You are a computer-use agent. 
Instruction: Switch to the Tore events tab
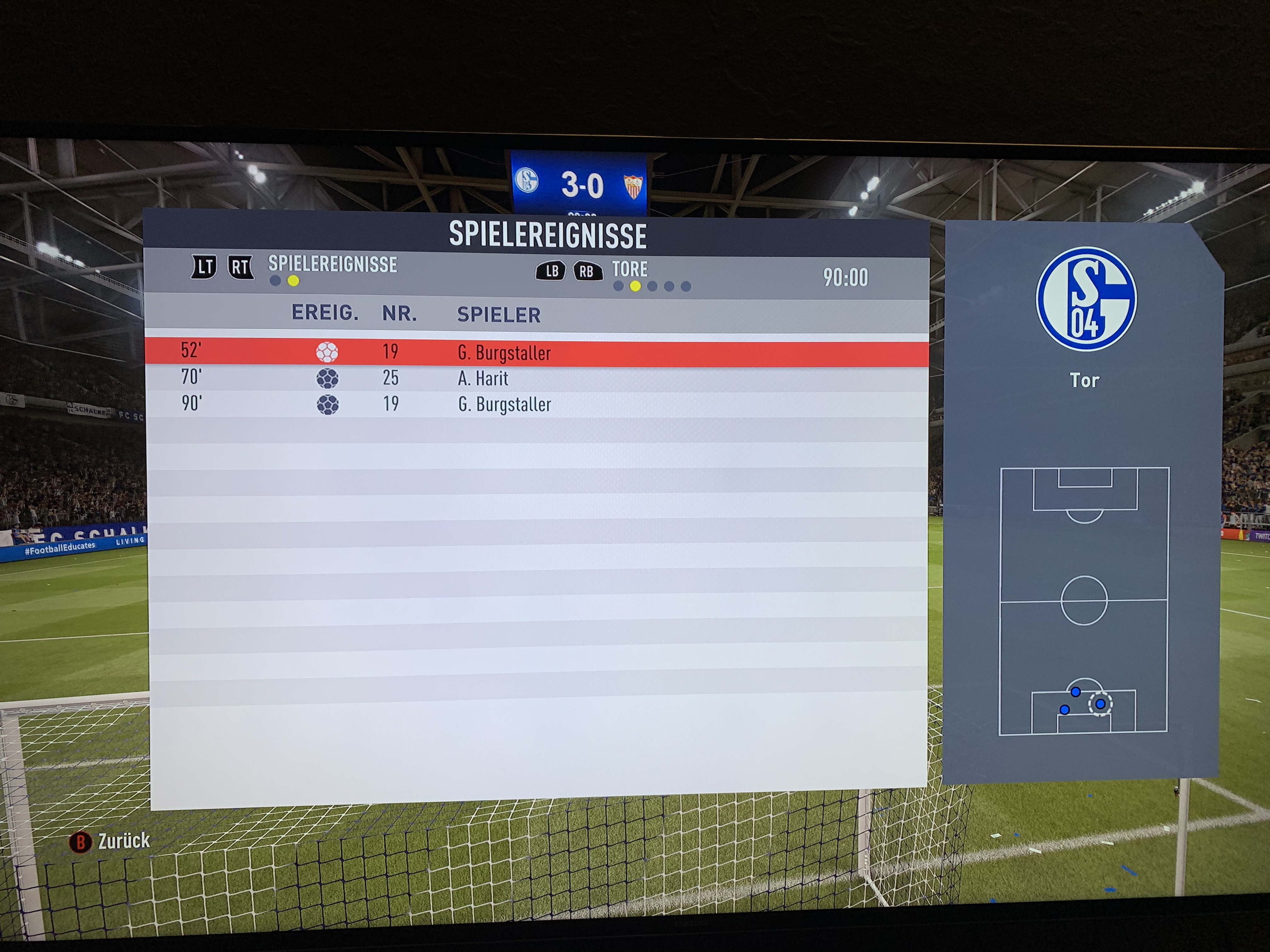[629, 269]
